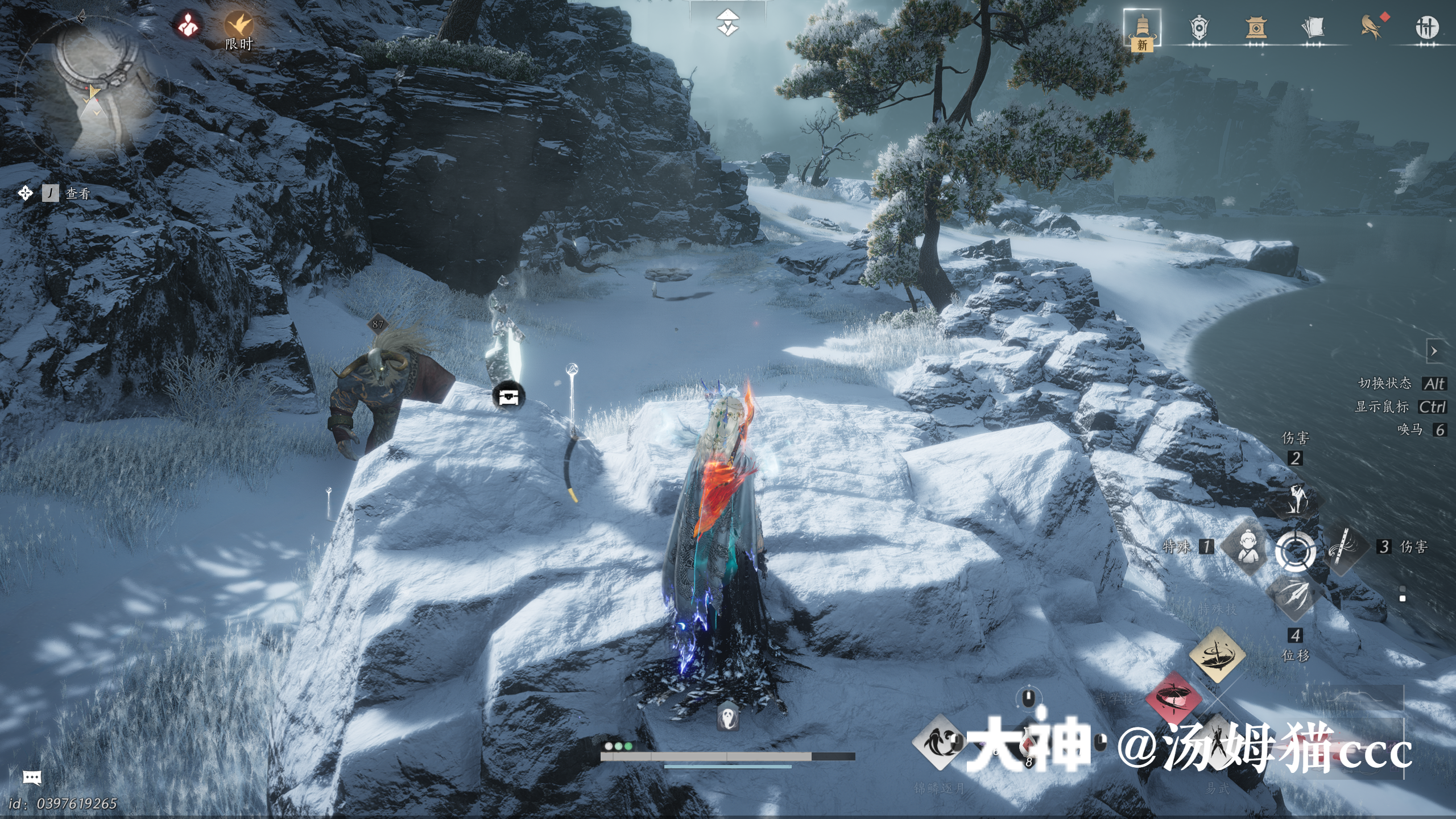Image resolution: width=1456 pixels, height=819 pixels.
Task: Open the chat bubble icon
Action: 32,777
